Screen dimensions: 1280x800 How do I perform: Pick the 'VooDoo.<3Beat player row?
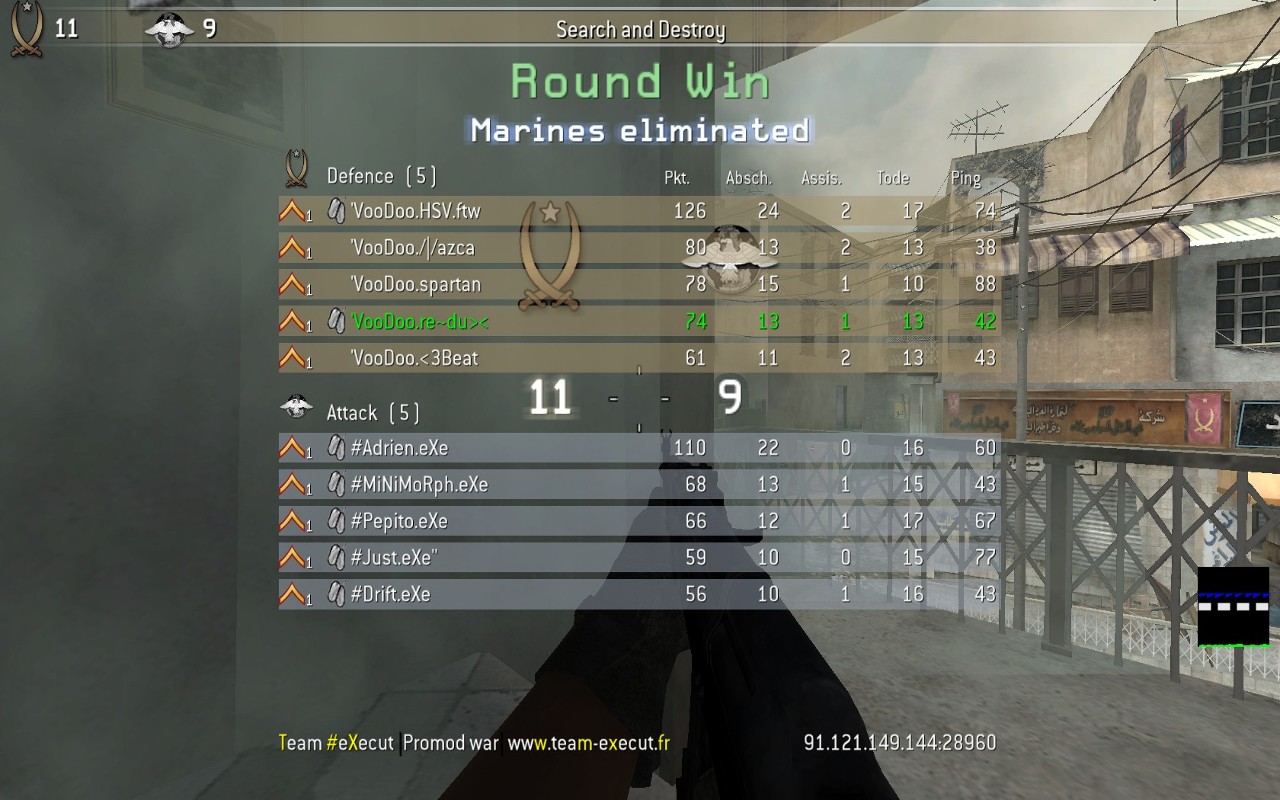pos(414,358)
